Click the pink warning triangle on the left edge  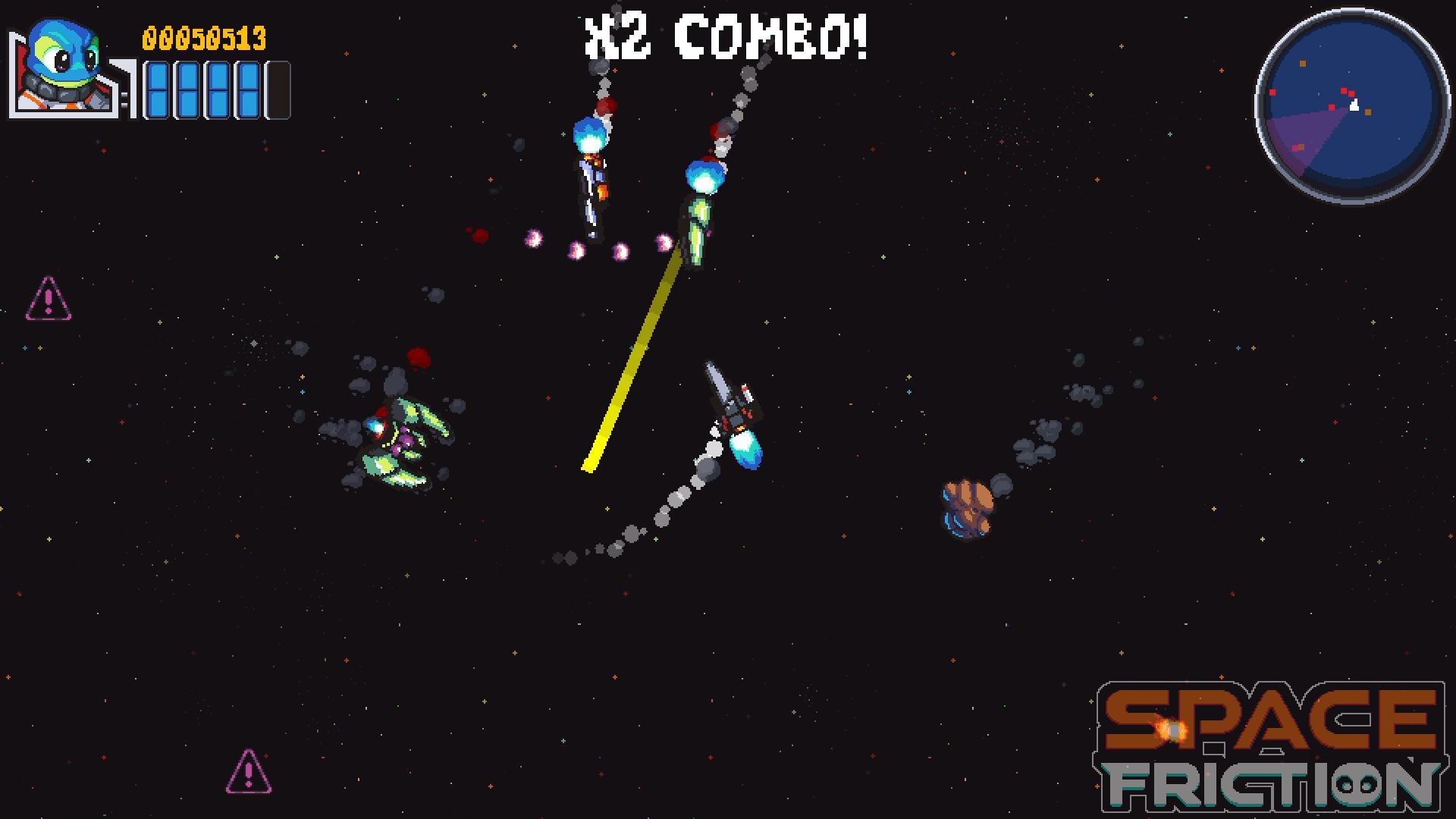tap(47, 297)
